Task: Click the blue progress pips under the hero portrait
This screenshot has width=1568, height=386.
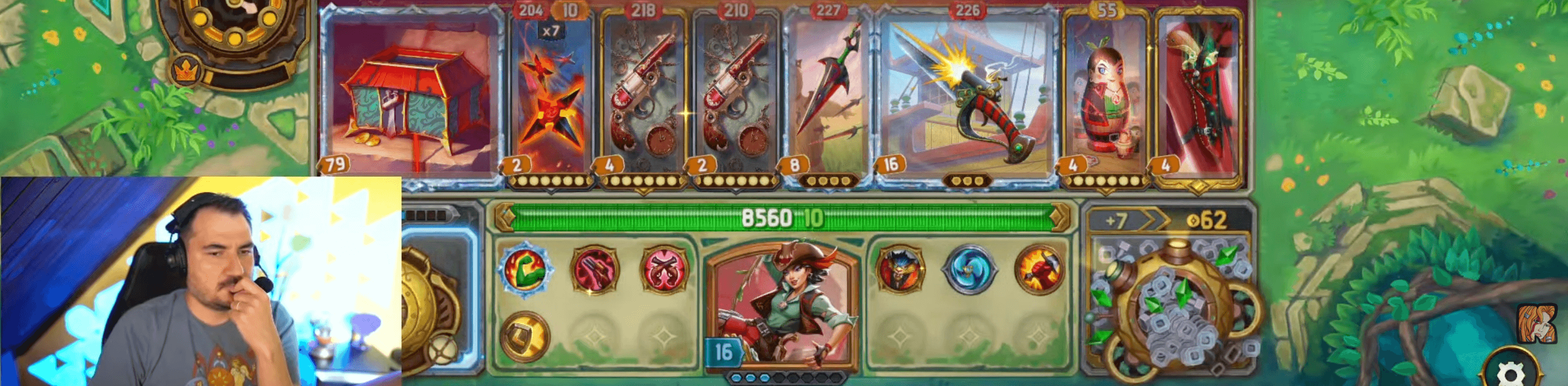Action: point(785,381)
